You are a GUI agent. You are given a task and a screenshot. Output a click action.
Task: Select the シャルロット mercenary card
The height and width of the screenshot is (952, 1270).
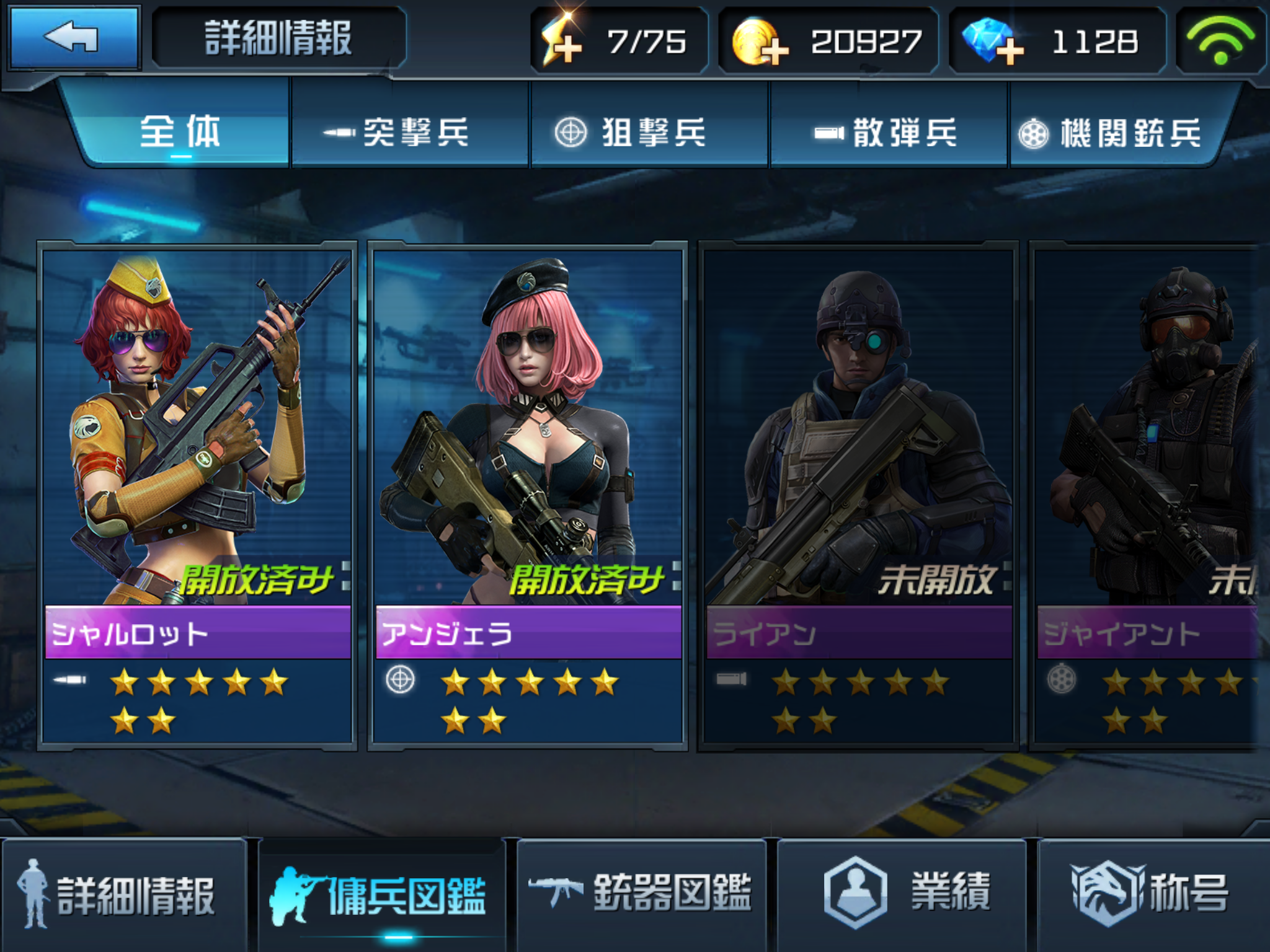point(197,495)
